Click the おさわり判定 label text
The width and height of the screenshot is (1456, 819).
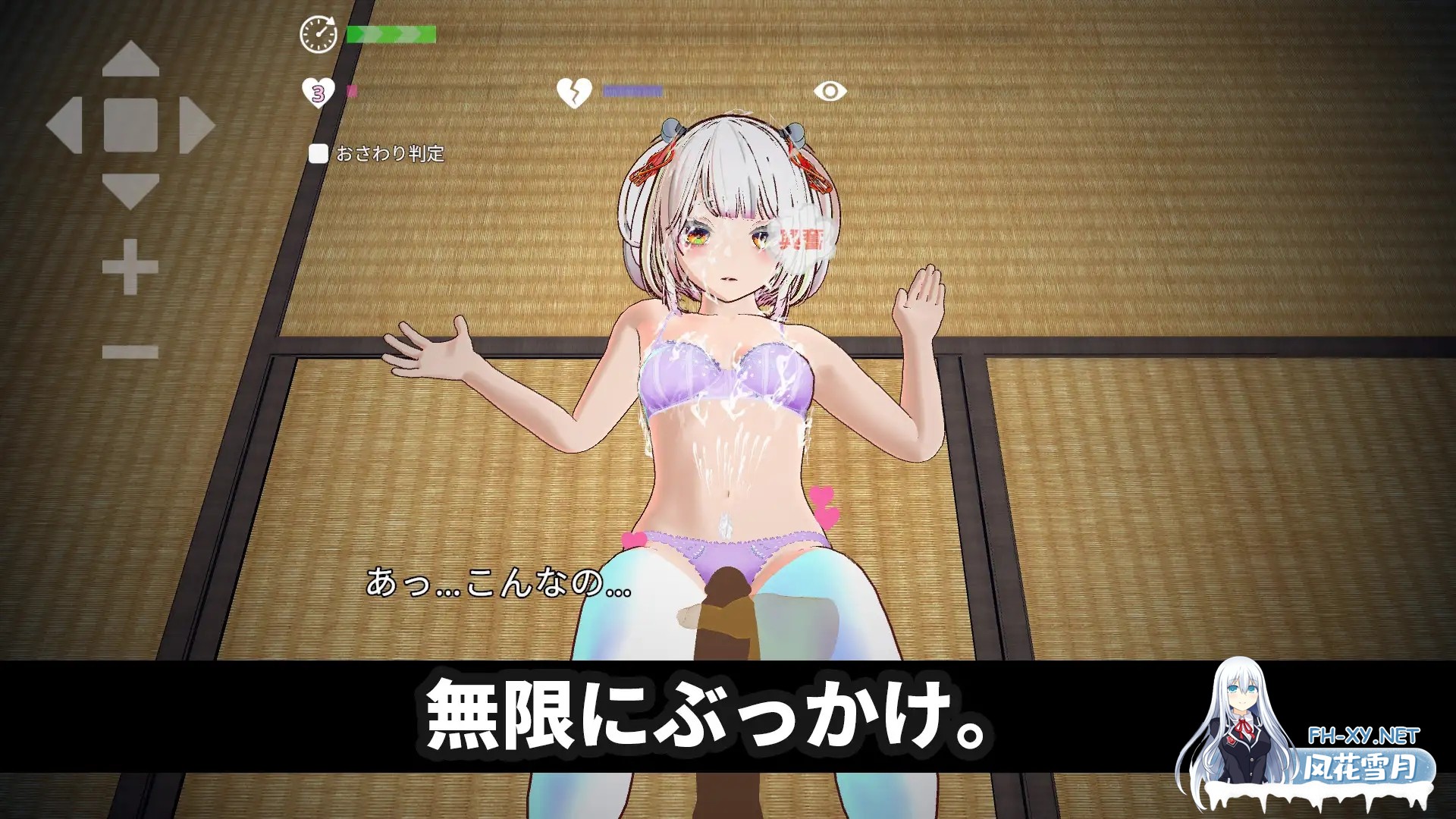[389, 152]
